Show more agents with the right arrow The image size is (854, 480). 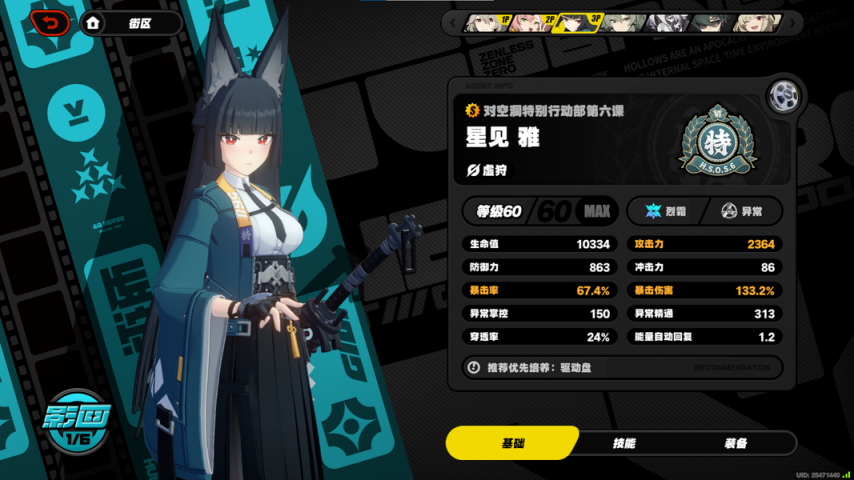tap(793, 22)
